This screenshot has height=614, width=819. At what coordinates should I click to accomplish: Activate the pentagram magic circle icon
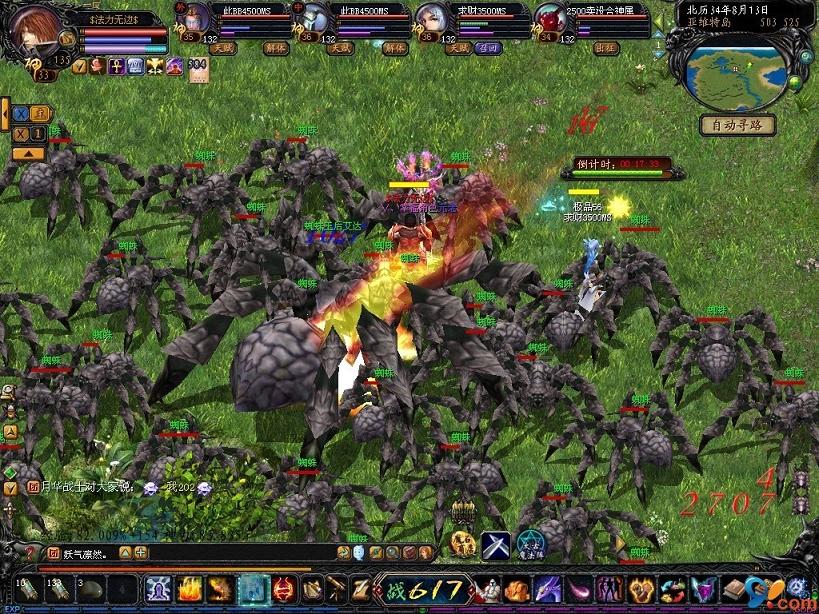[x=530, y=544]
